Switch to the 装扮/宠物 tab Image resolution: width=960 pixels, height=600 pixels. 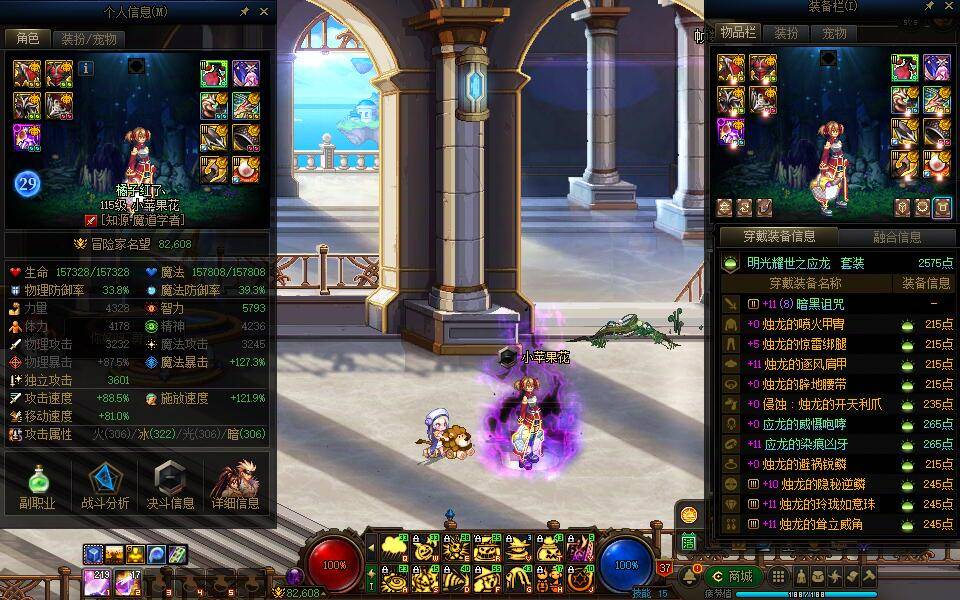(88, 39)
